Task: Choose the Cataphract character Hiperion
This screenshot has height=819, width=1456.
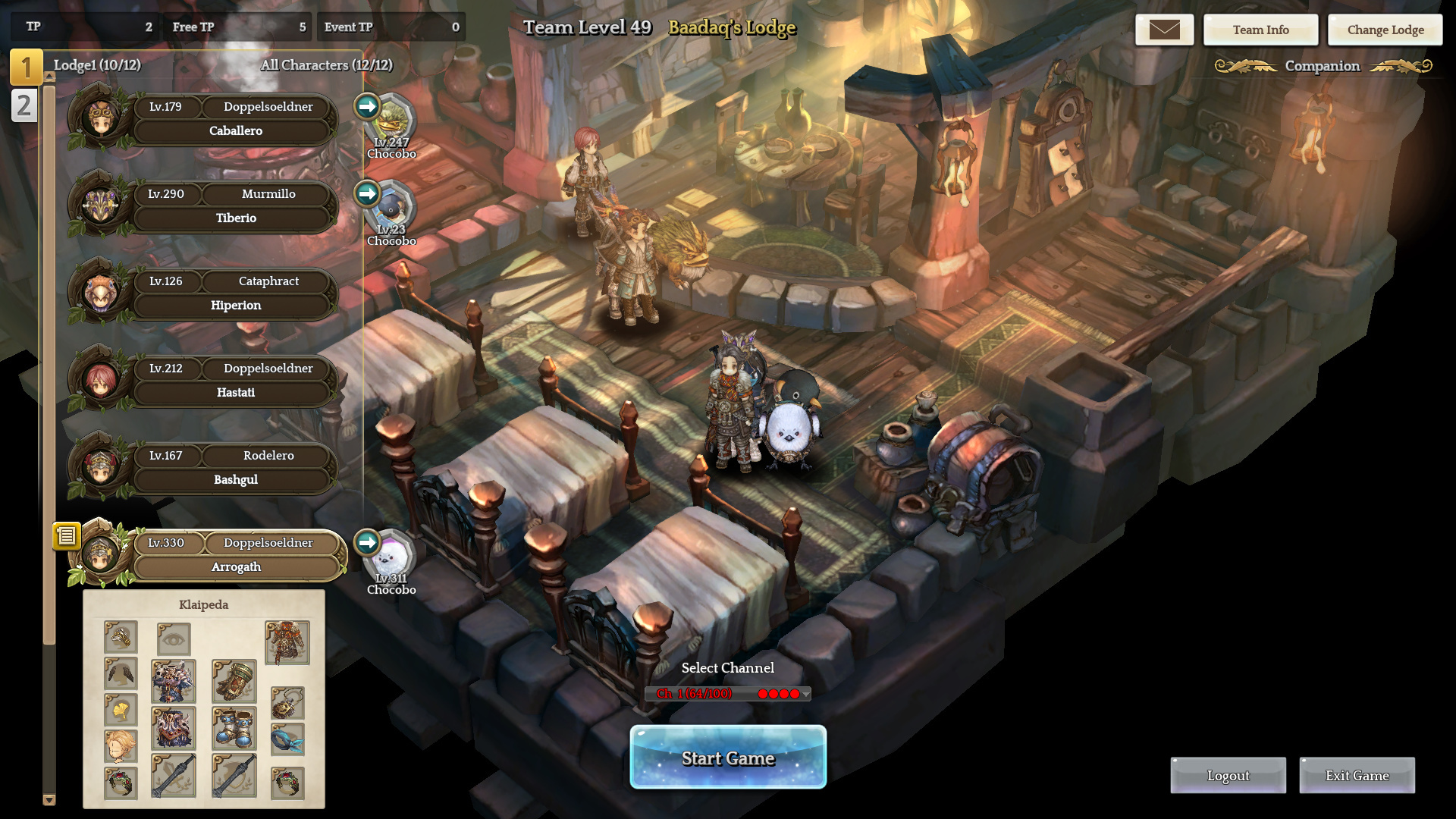Action: pyautogui.click(x=235, y=305)
